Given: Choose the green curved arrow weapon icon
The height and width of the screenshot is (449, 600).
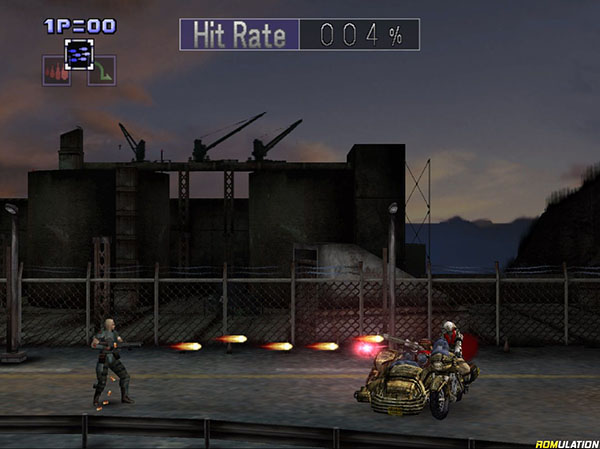Looking at the screenshot, I should (102, 71).
